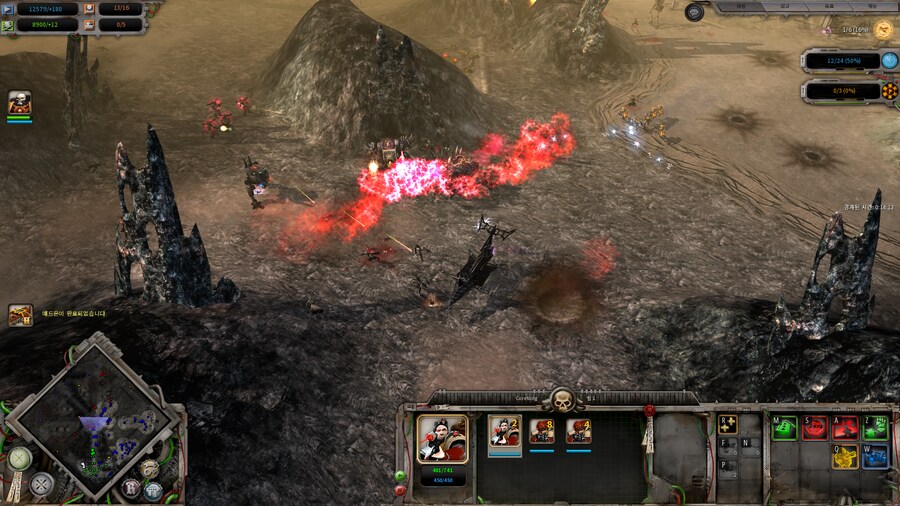The image size is (900, 506).
Task: Activate the green Z command icon
Action: [x=876, y=428]
